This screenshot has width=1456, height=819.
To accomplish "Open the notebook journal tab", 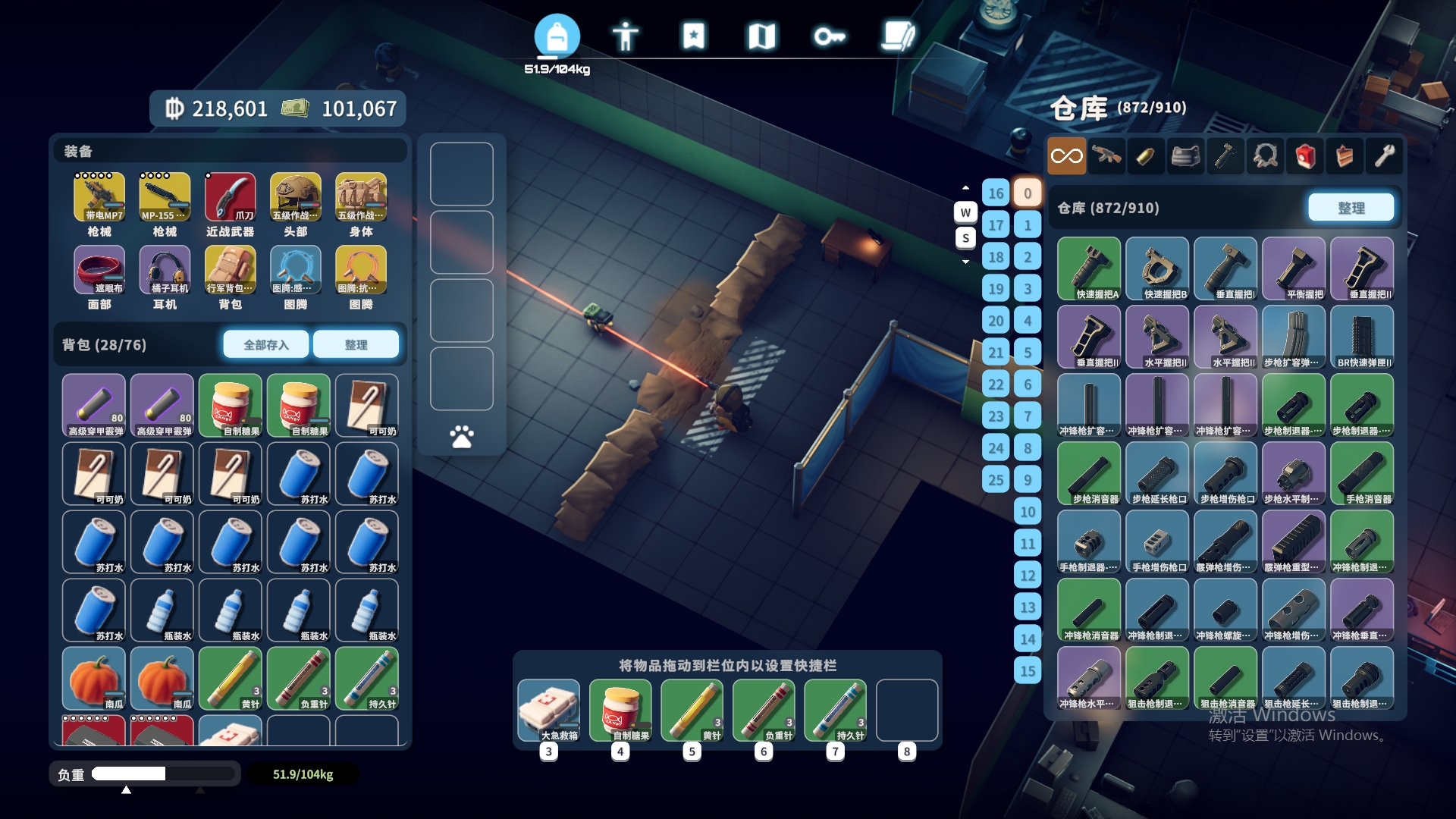I will tap(898, 36).
